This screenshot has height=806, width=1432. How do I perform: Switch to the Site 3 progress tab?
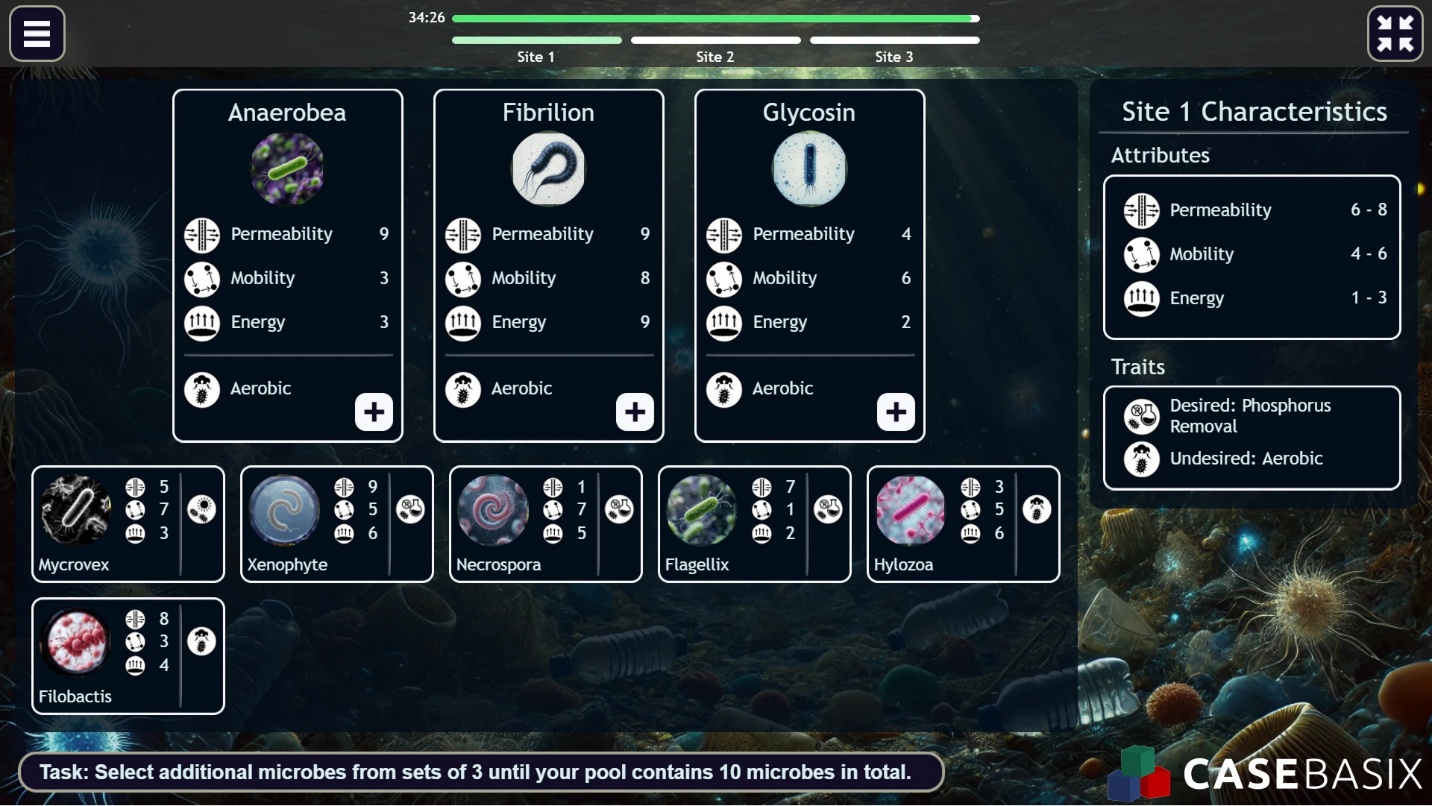click(x=894, y=49)
